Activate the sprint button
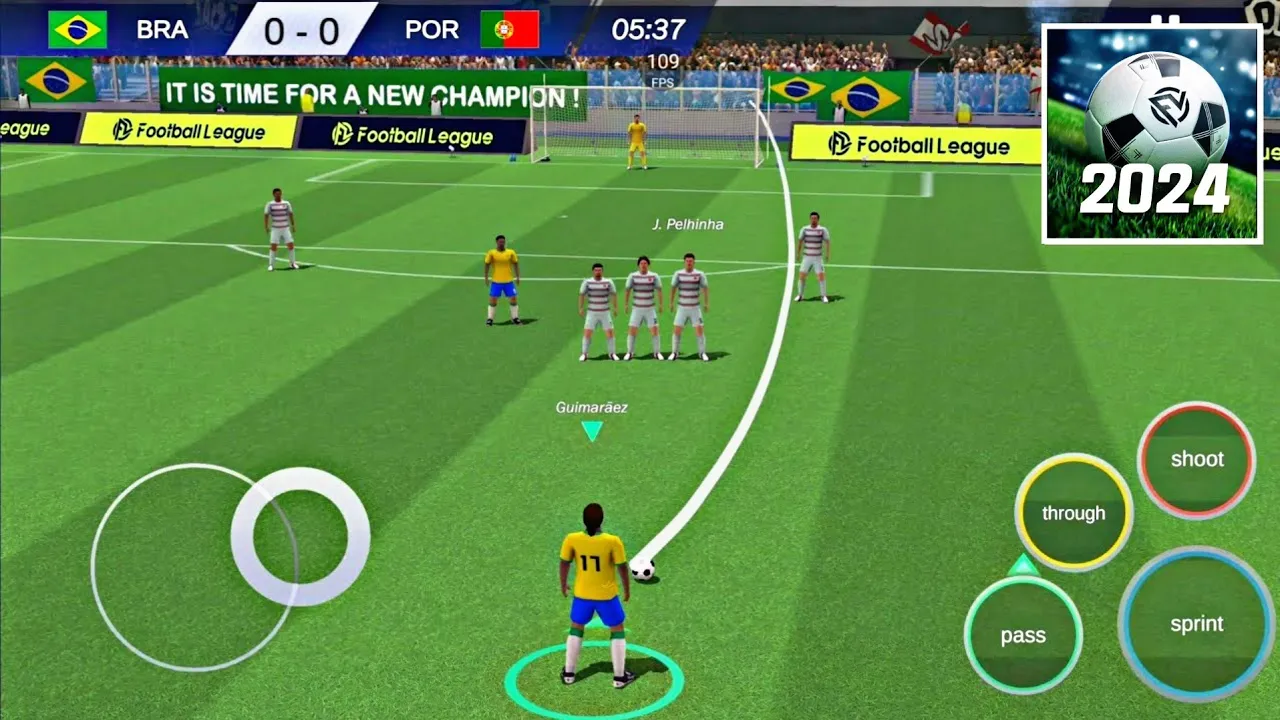 1197,625
